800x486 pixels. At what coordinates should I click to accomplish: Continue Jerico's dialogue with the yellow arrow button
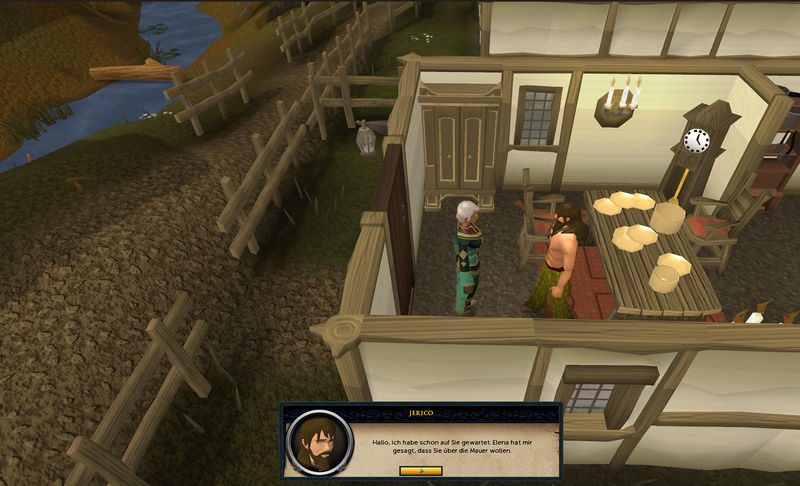[x=420, y=470]
